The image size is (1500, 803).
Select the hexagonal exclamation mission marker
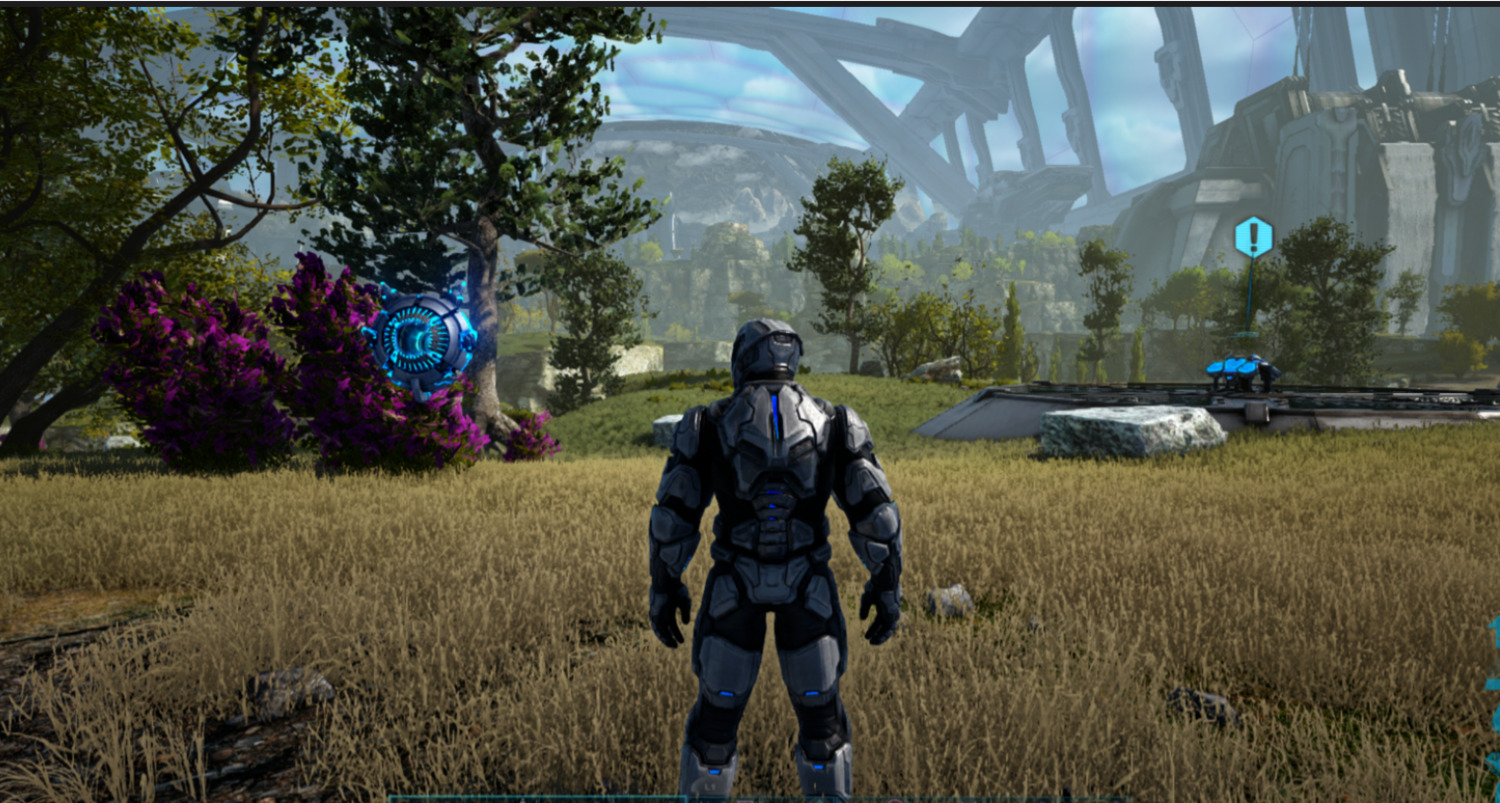(1252, 238)
